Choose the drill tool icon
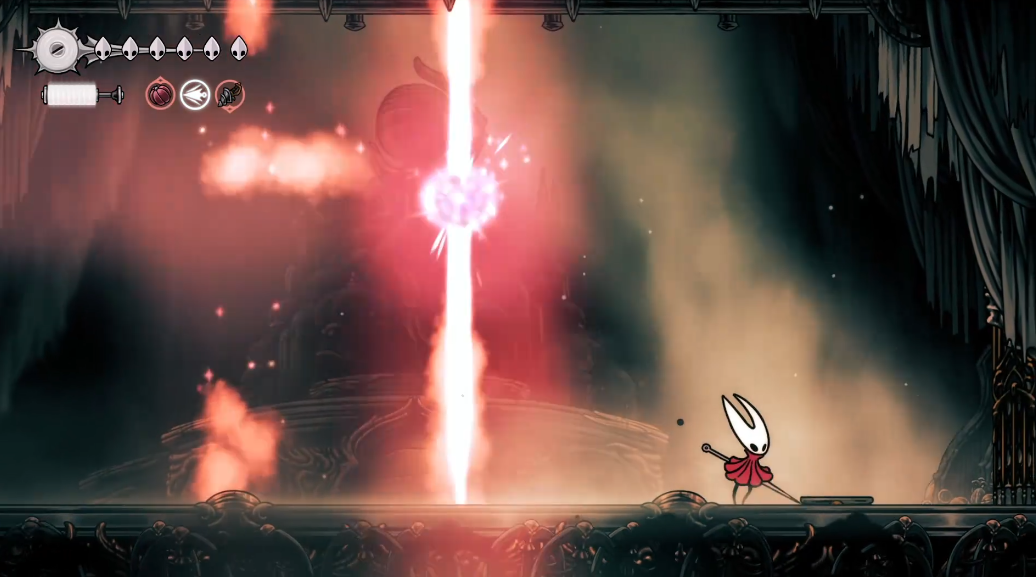Viewport: 1036px width, 577px height. coord(230,95)
